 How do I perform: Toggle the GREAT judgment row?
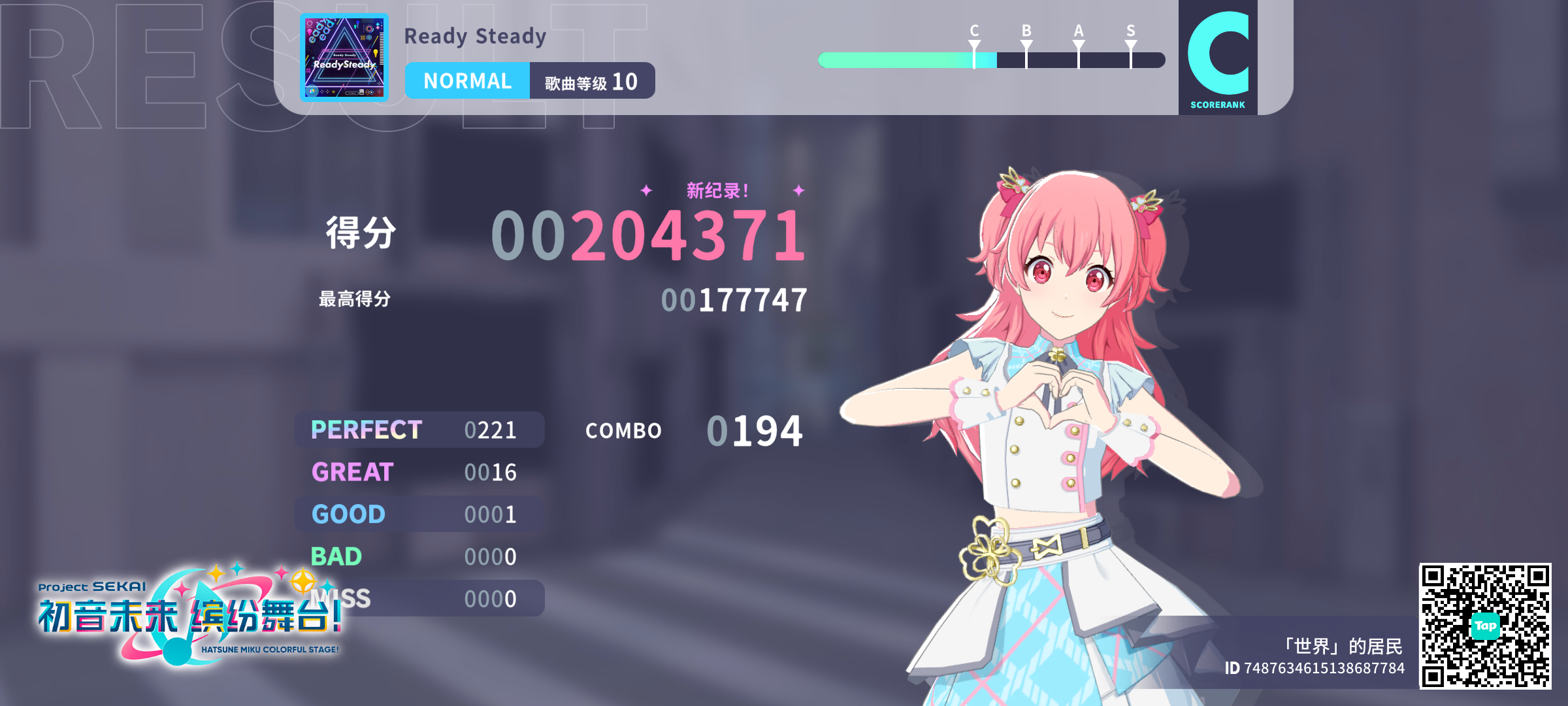coord(418,472)
